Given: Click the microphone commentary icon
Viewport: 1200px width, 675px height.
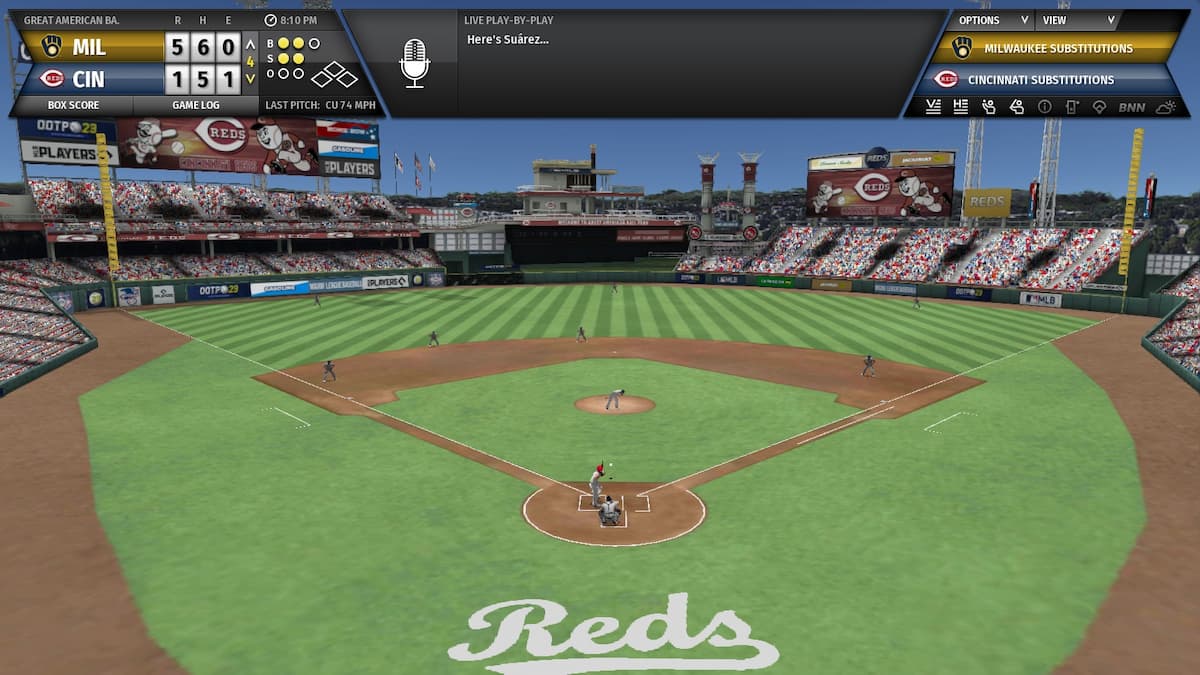Looking at the screenshot, I should point(414,63).
